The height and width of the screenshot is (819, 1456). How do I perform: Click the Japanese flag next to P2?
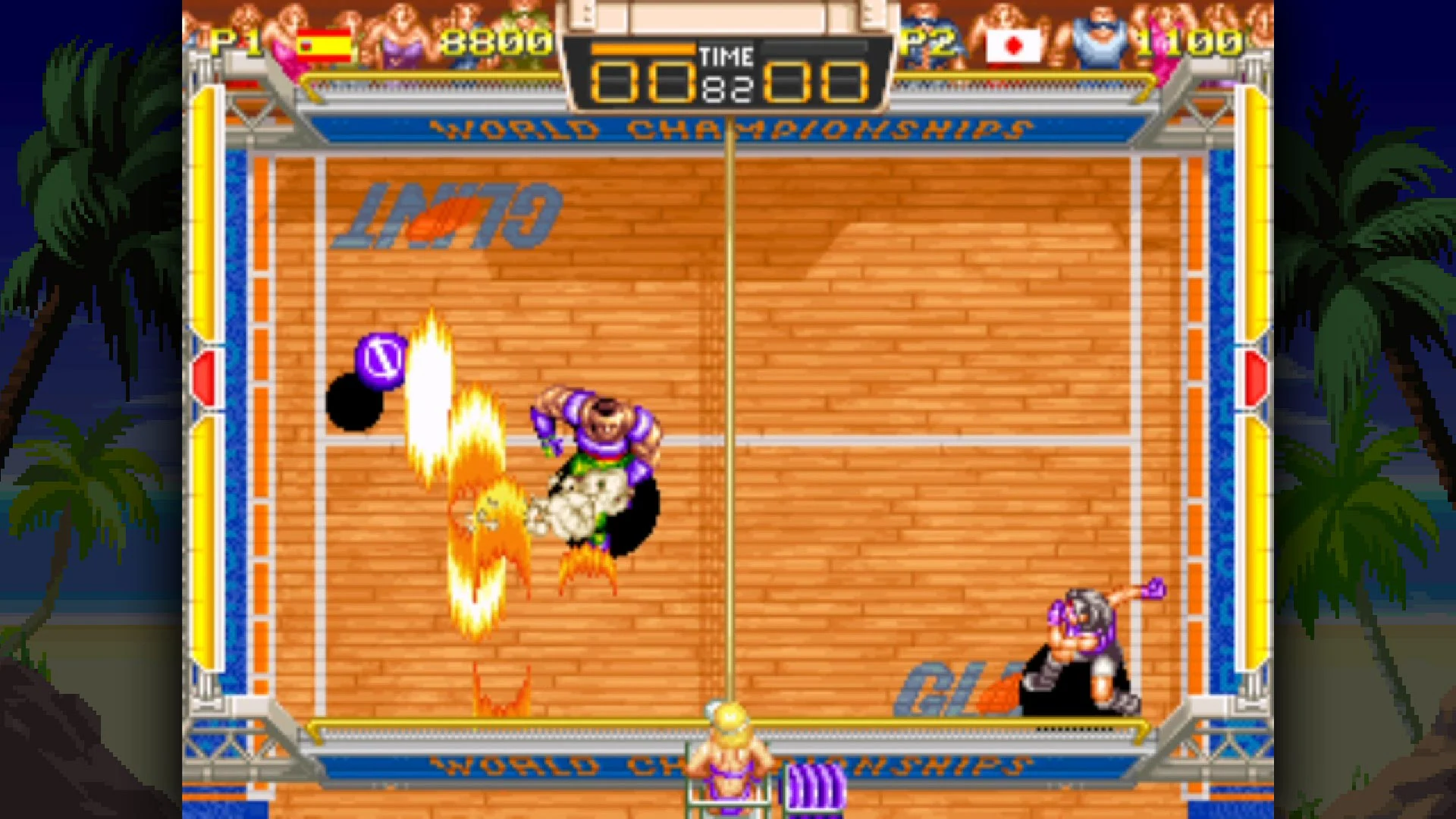point(1014,45)
